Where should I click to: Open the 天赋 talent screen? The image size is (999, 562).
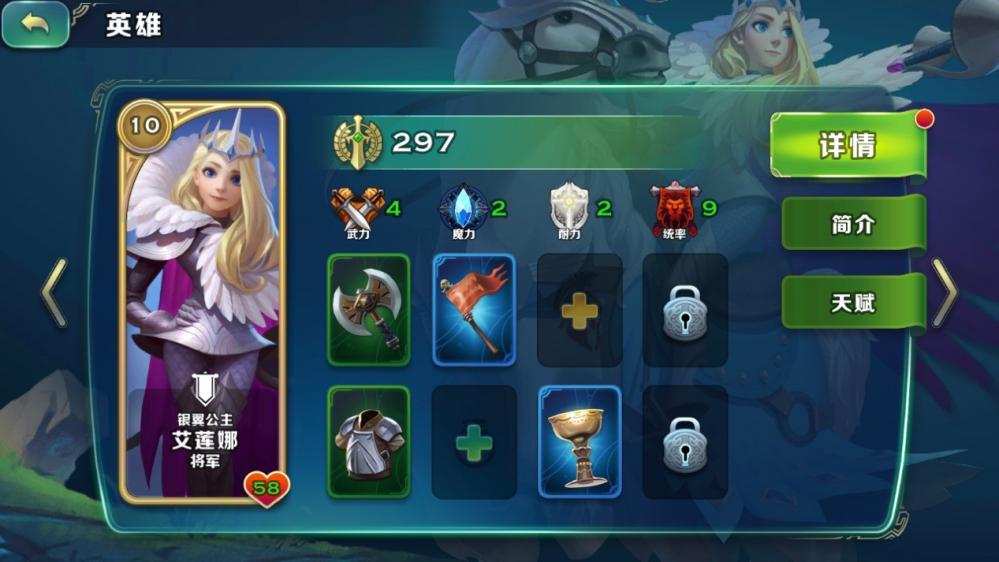852,302
